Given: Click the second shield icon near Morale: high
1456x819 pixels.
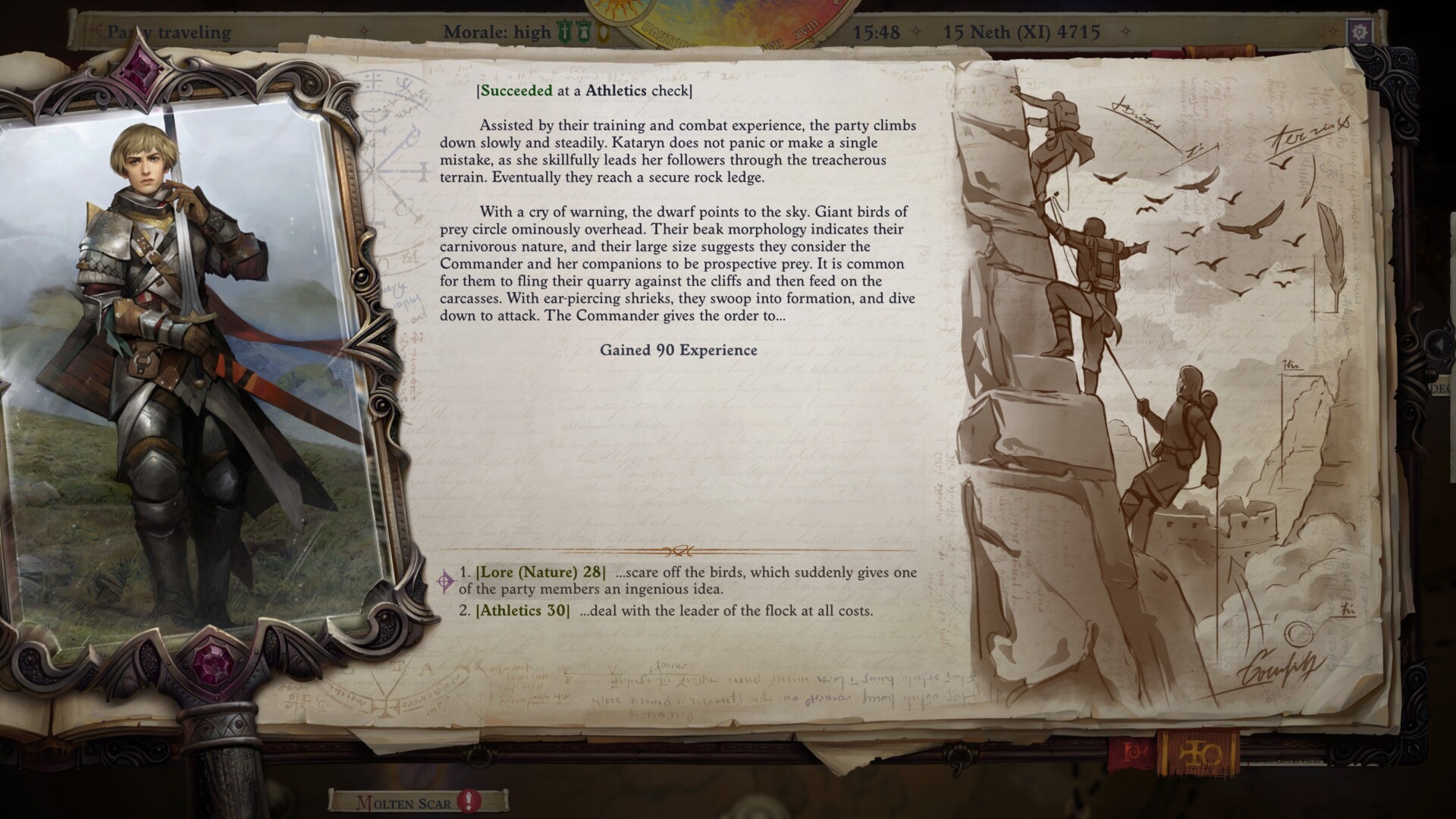Looking at the screenshot, I should coord(583,33).
